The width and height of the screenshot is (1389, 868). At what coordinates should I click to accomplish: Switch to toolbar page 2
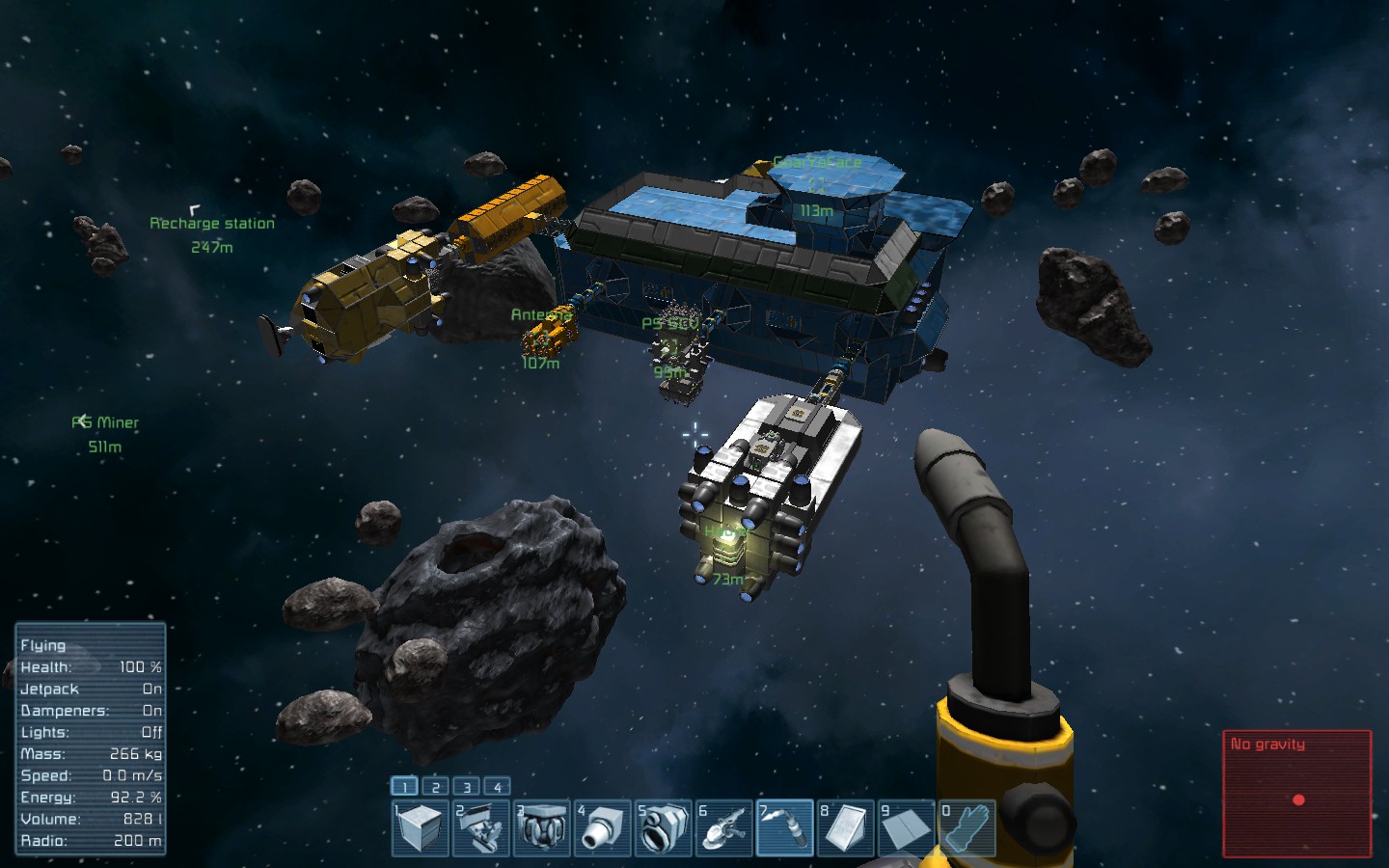[436, 787]
